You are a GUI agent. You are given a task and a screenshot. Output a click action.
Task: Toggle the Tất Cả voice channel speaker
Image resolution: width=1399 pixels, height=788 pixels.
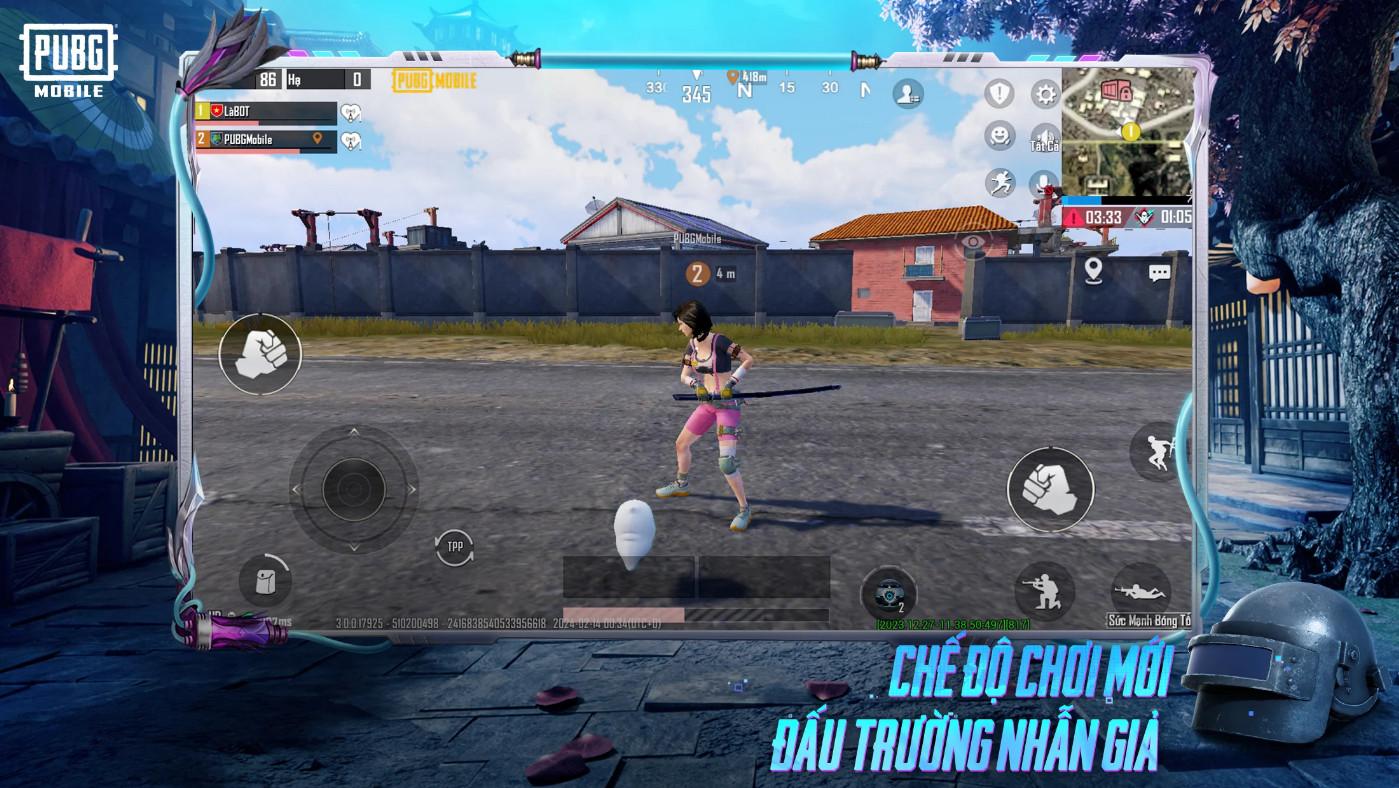[x=1044, y=134]
